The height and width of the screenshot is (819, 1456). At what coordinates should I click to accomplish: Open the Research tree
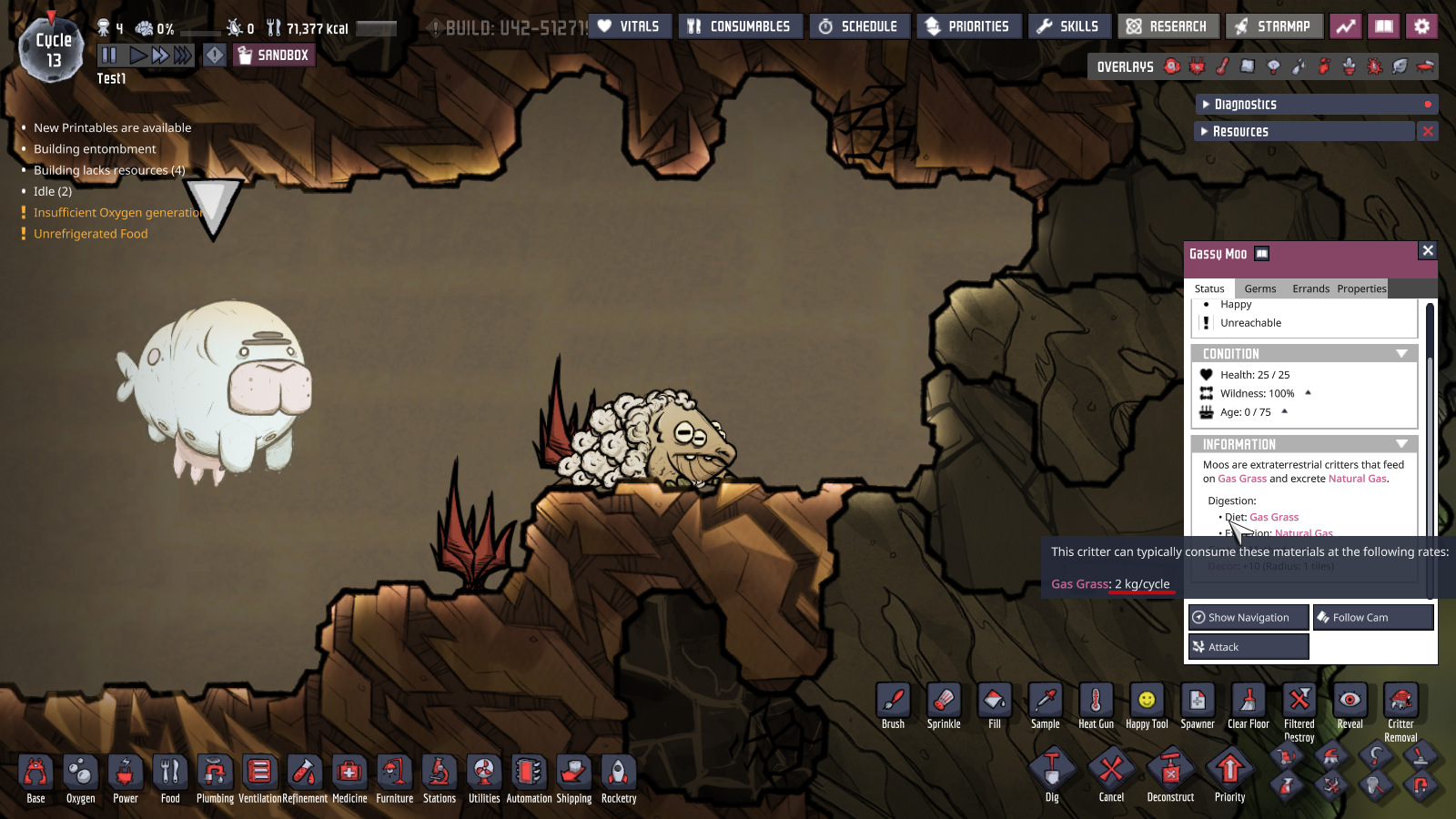(x=1168, y=26)
